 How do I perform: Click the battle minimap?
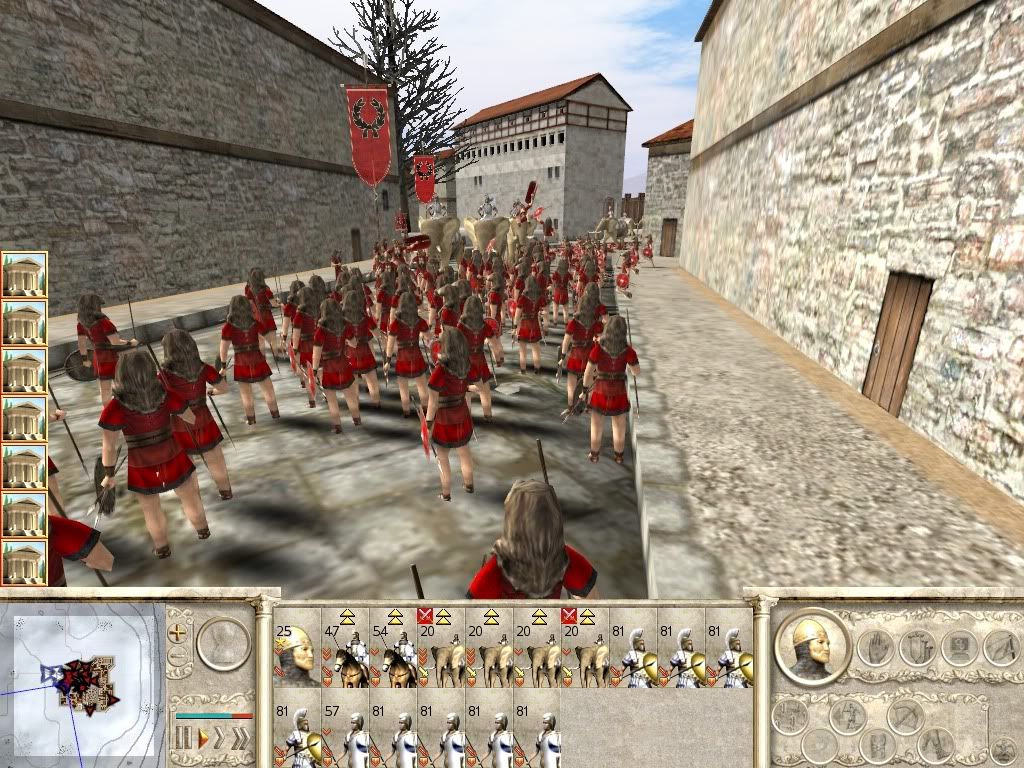click(82, 680)
